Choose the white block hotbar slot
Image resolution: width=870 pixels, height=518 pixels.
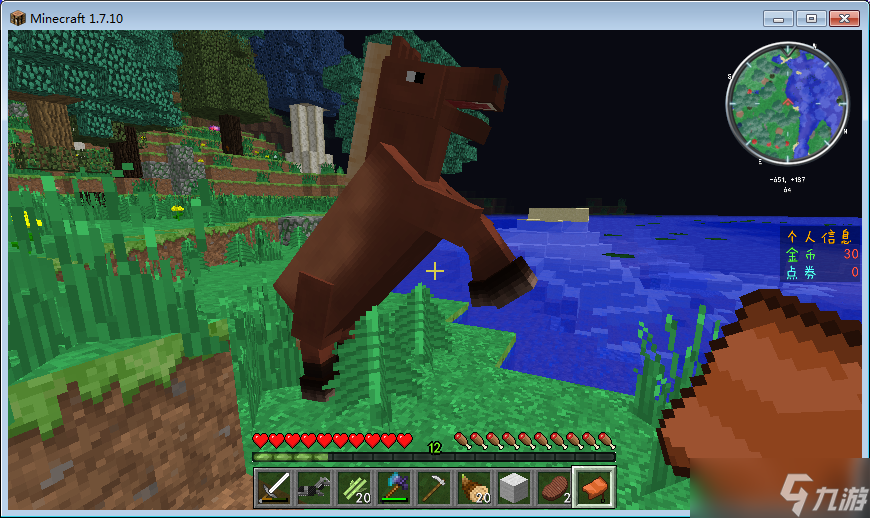pyautogui.click(x=513, y=488)
